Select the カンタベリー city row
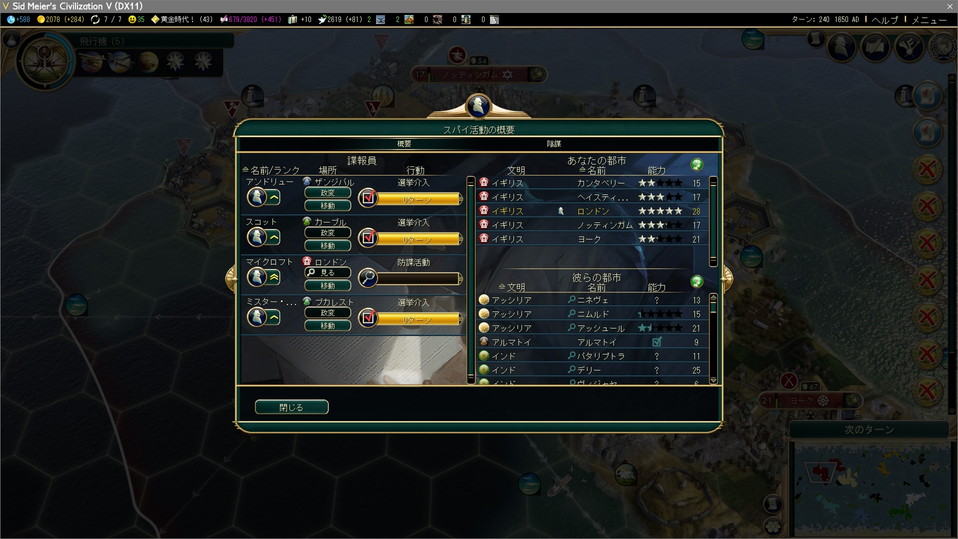958x539 pixels. (600, 183)
